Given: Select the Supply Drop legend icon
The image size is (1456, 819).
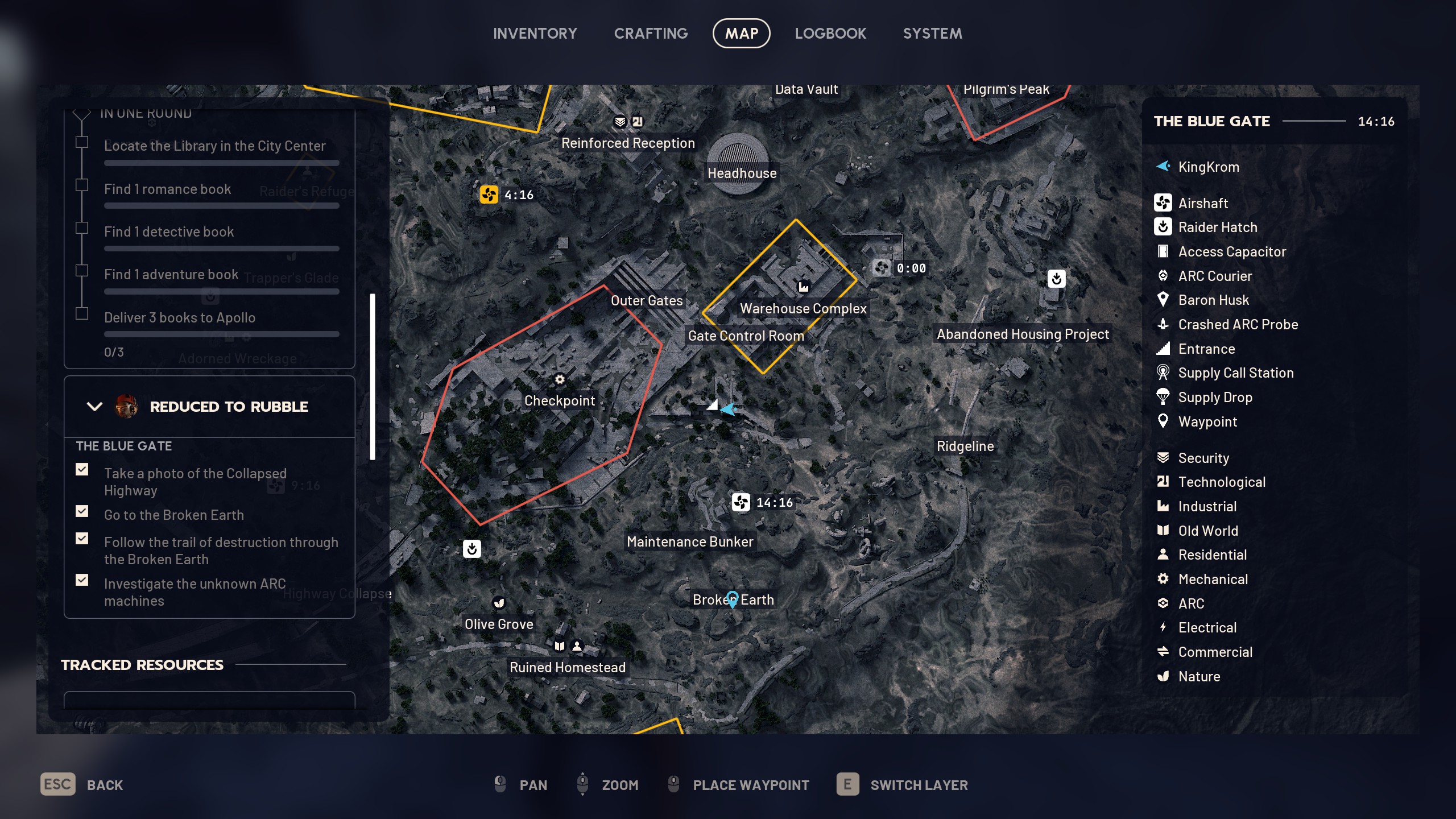Looking at the screenshot, I should (x=1164, y=397).
